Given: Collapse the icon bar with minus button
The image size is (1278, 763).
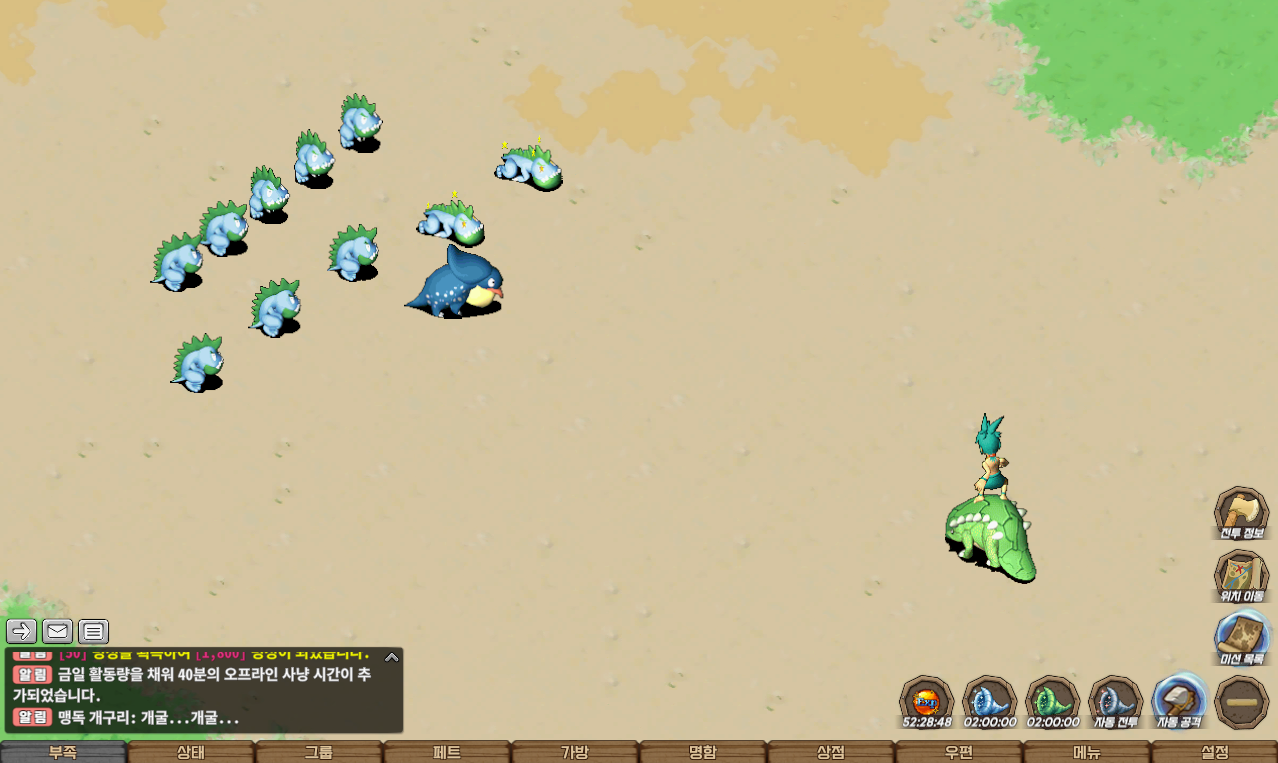Looking at the screenshot, I should [x=1242, y=702].
